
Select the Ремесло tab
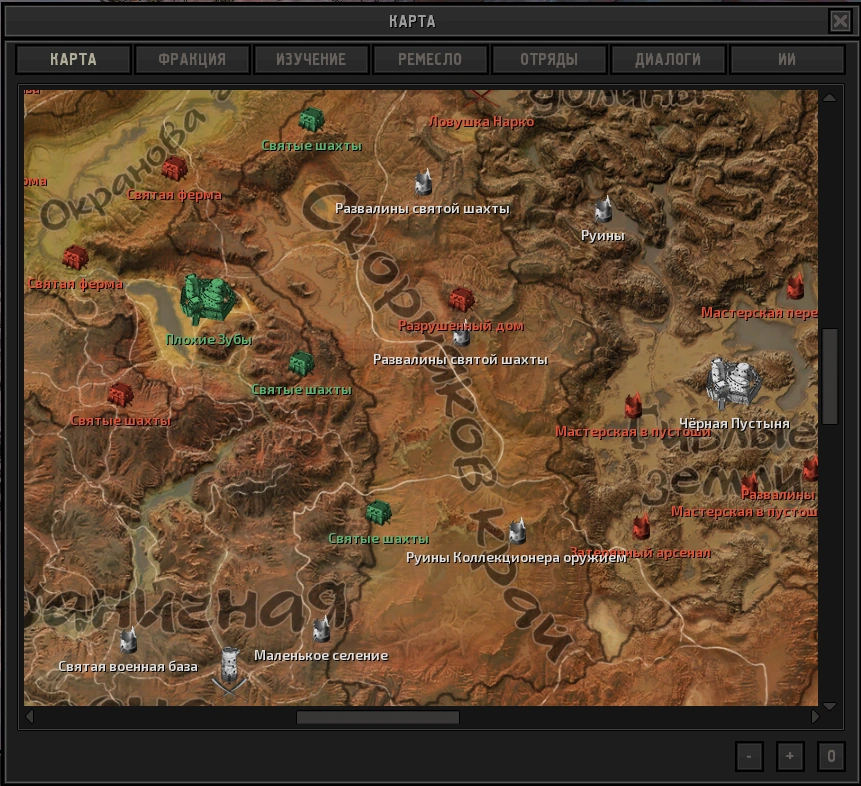pyautogui.click(x=430, y=59)
